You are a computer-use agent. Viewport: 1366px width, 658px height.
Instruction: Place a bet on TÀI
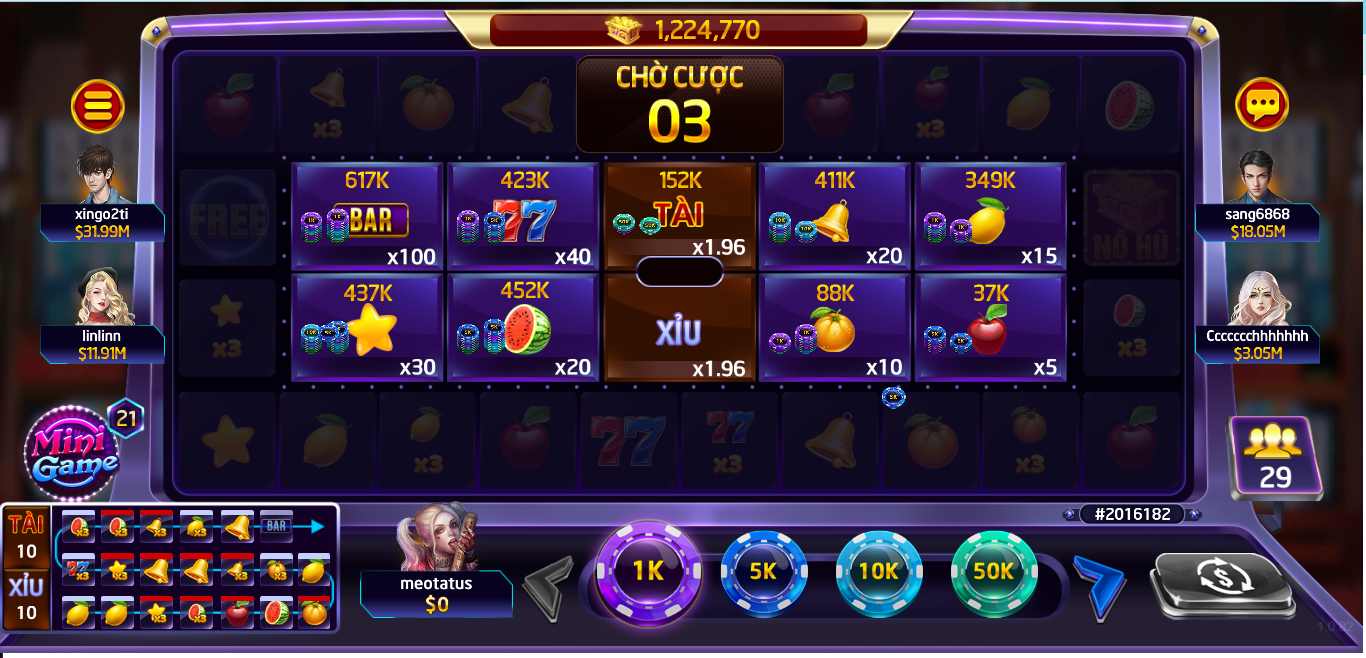[679, 213]
